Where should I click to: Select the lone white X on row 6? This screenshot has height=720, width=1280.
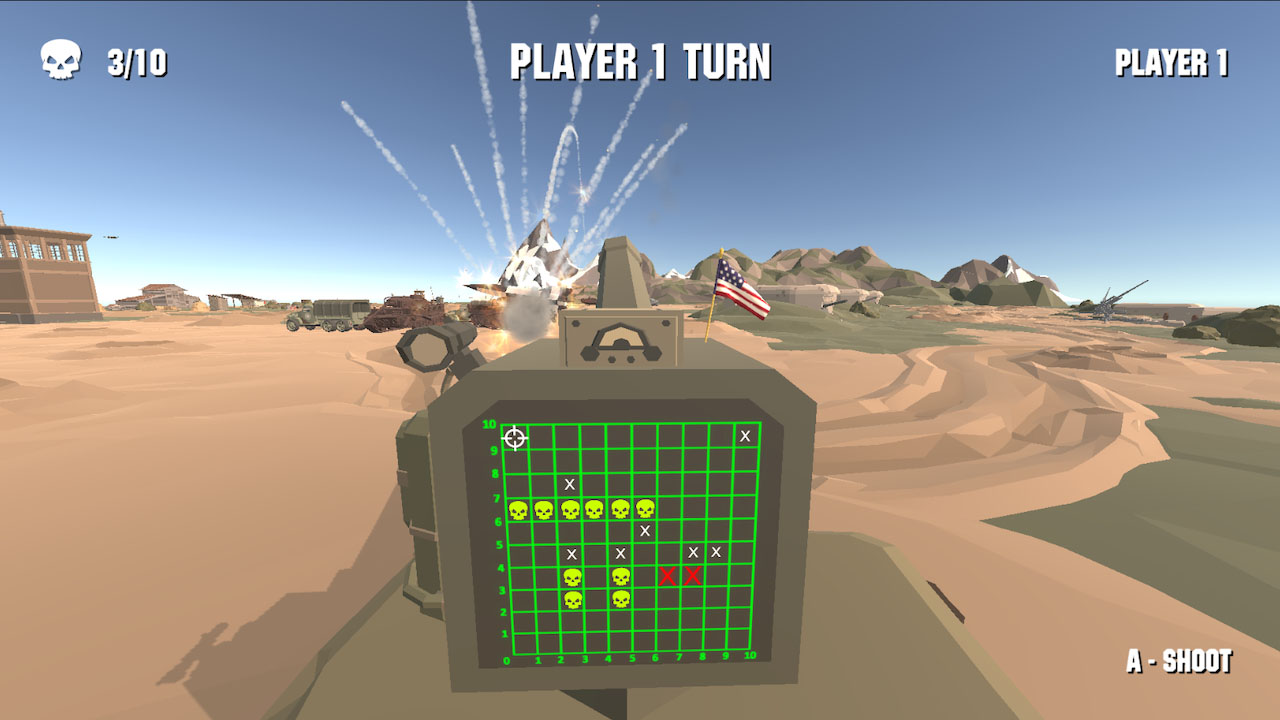[645, 531]
